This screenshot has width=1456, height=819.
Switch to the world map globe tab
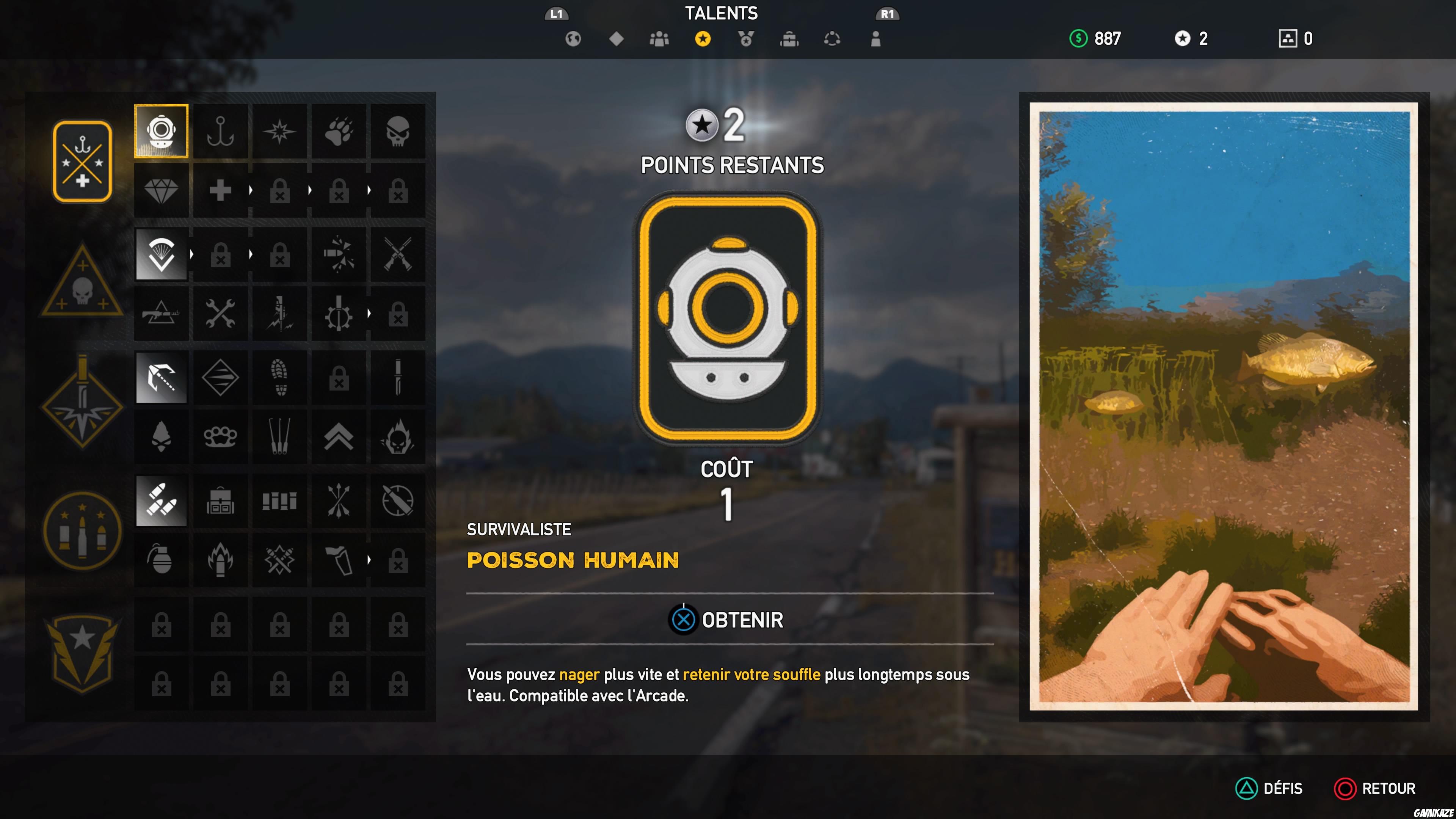573,38
